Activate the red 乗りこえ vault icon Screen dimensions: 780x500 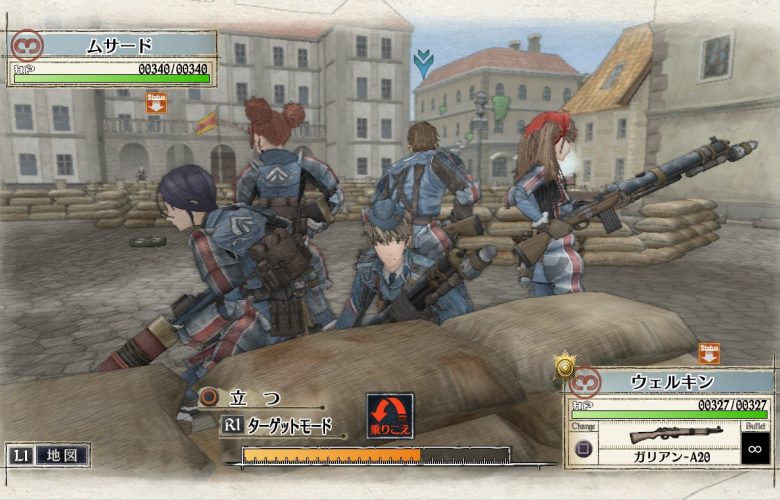coord(389,414)
